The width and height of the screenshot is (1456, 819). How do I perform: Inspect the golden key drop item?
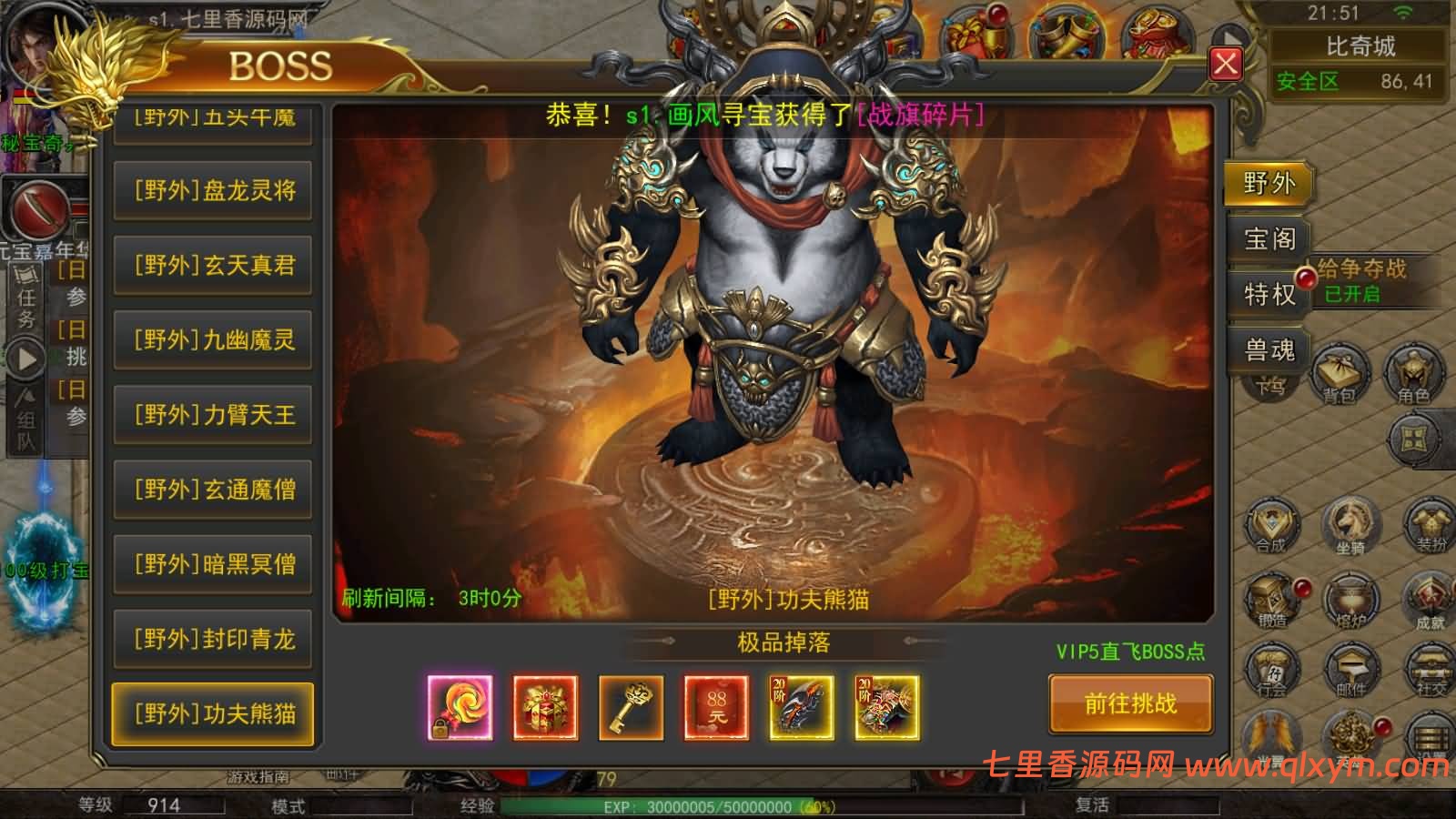[x=631, y=707]
